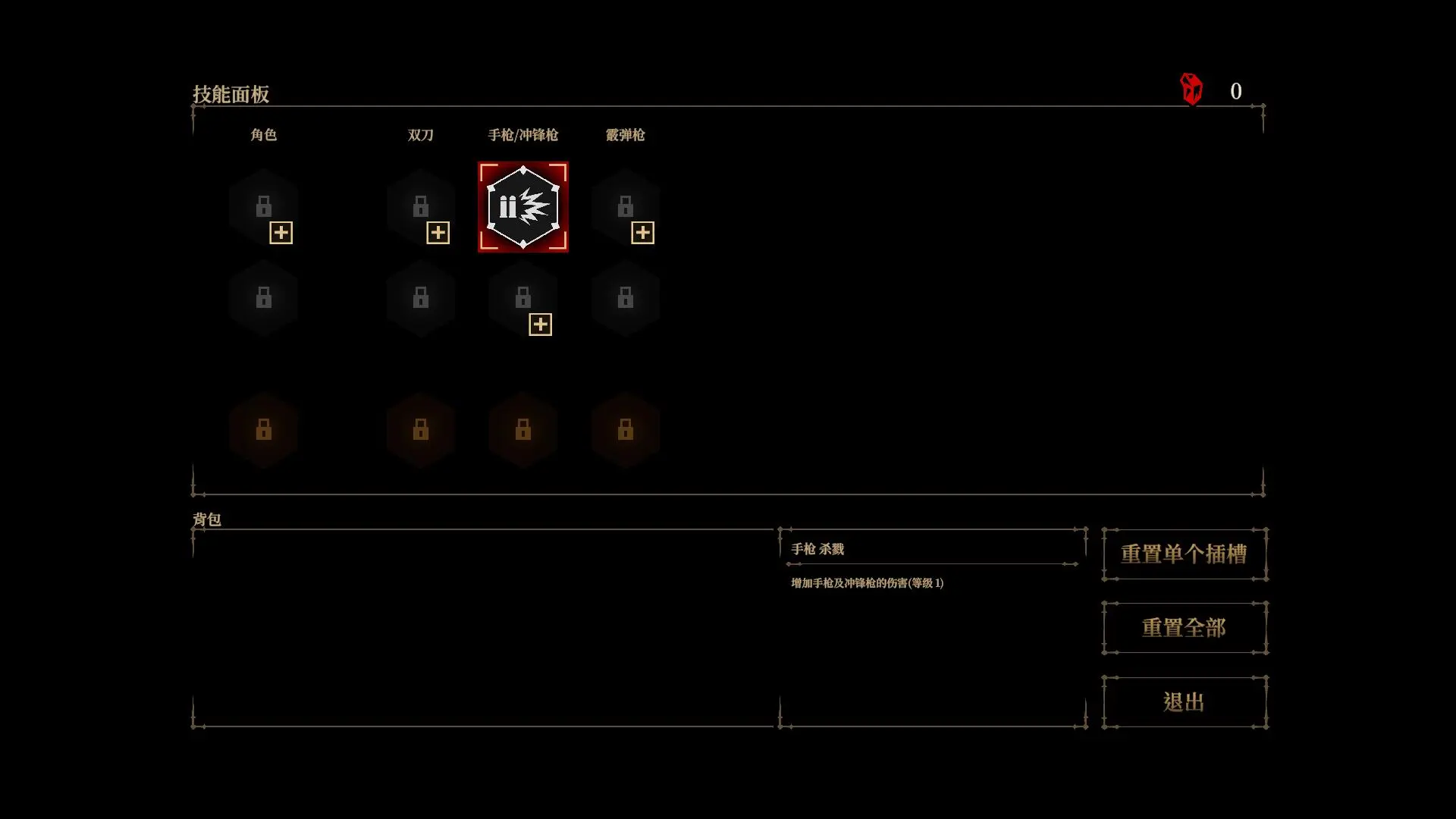Viewport: 1456px width, 819px height.
Task: Select the 角色 column header
Action: click(265, 135)
